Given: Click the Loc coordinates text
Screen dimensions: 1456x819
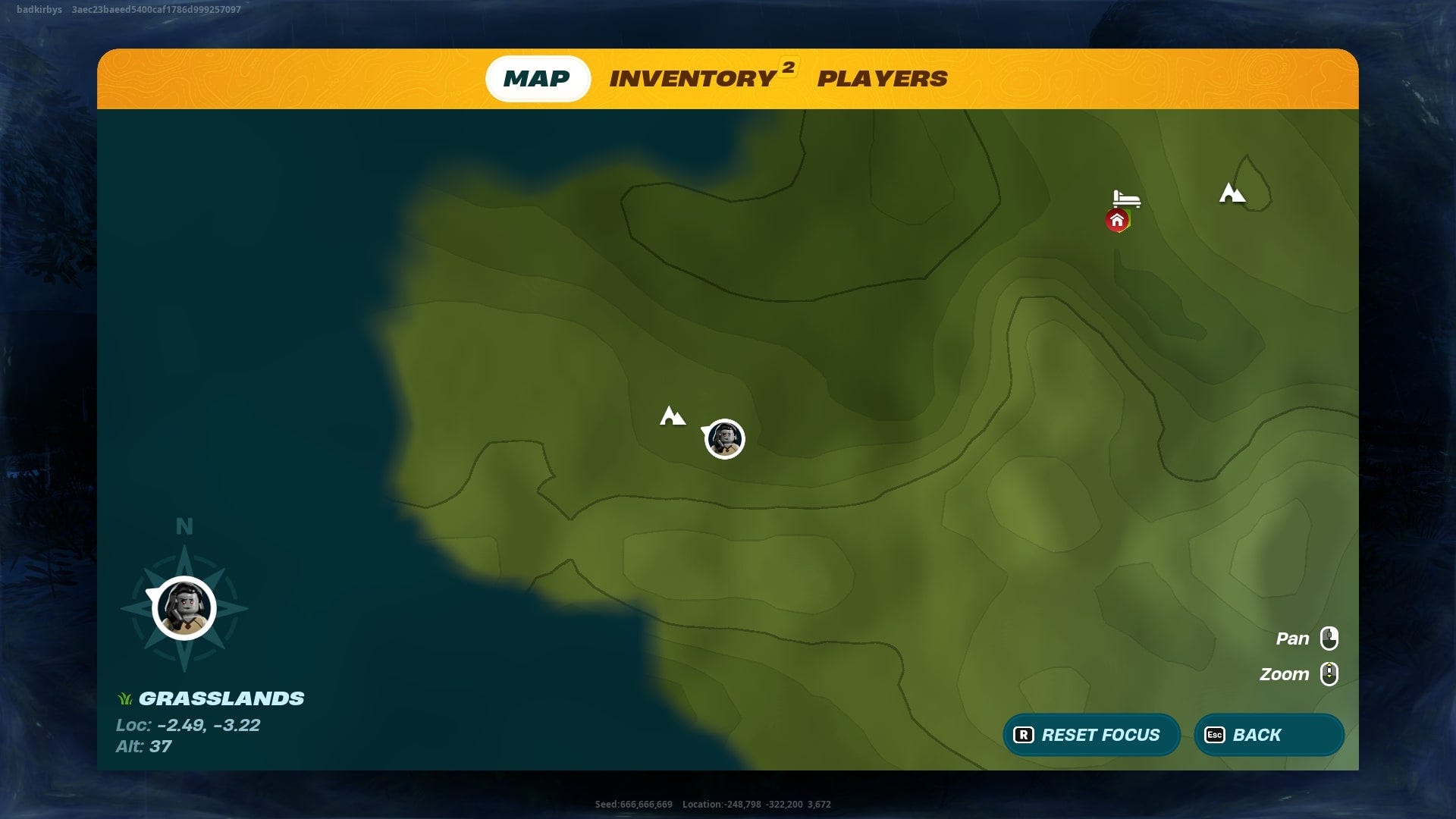Looking at the screenshot, I should 187,725.
